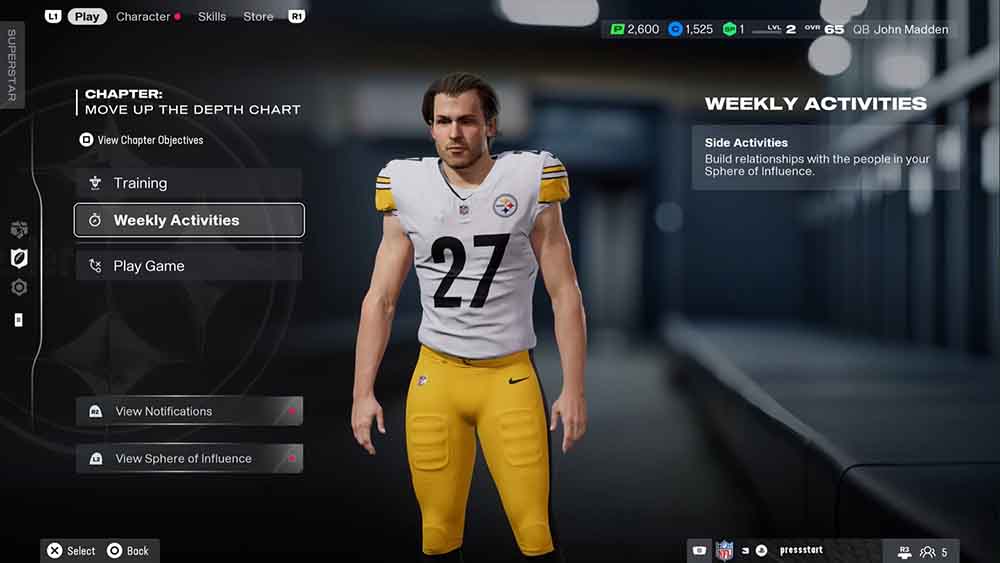The image size is (1000, 563).
Task: Switch to the Play tab
Action: coord(87,16)
